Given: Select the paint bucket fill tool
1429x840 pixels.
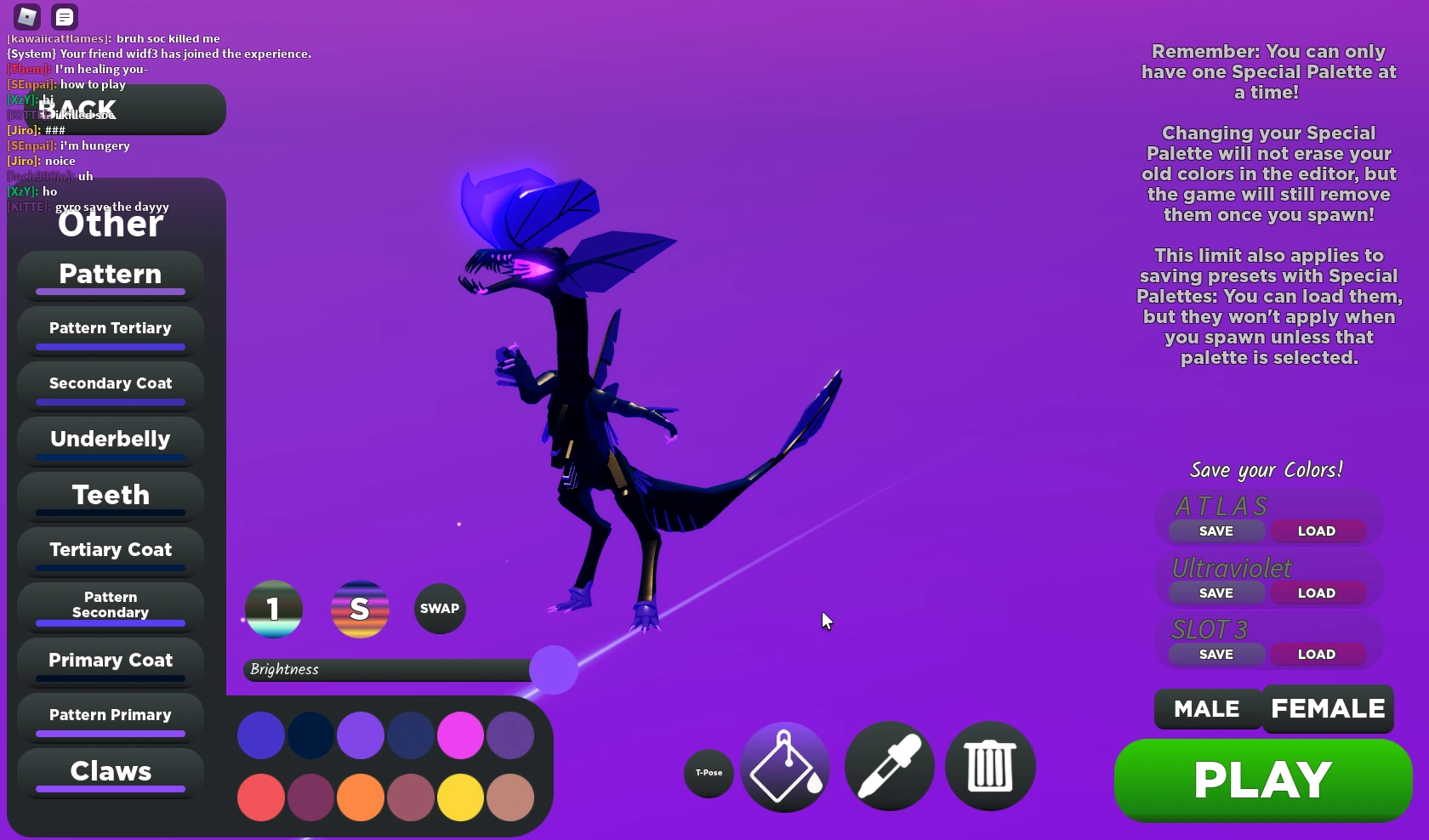Looking at the screenshot, I should coord(783,766).
